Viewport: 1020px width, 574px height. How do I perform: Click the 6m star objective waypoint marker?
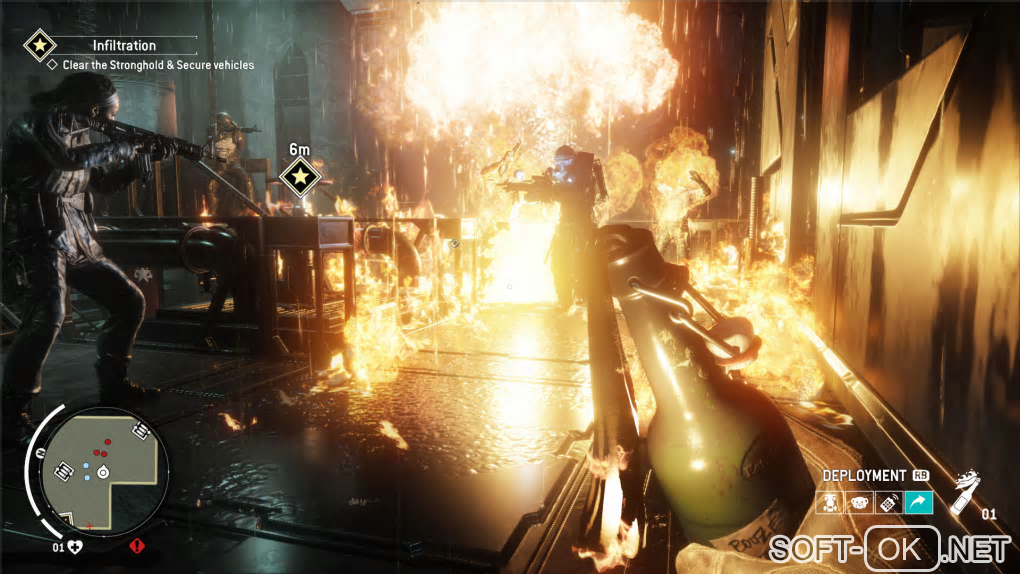(299, 178)
